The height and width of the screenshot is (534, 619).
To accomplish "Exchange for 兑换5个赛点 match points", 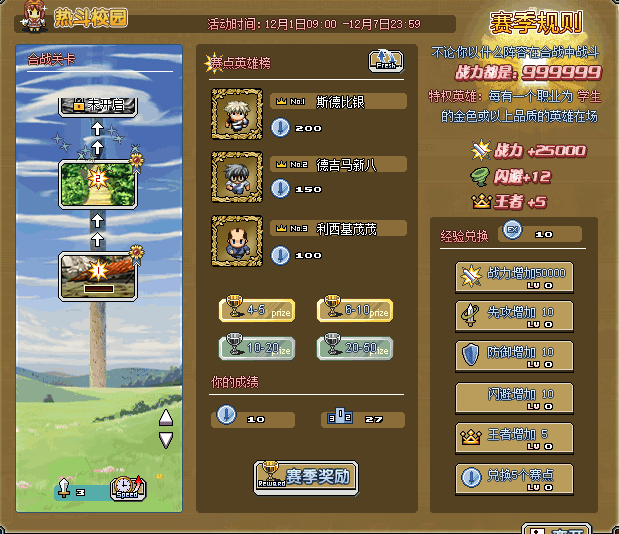I will tap(514, 479).
